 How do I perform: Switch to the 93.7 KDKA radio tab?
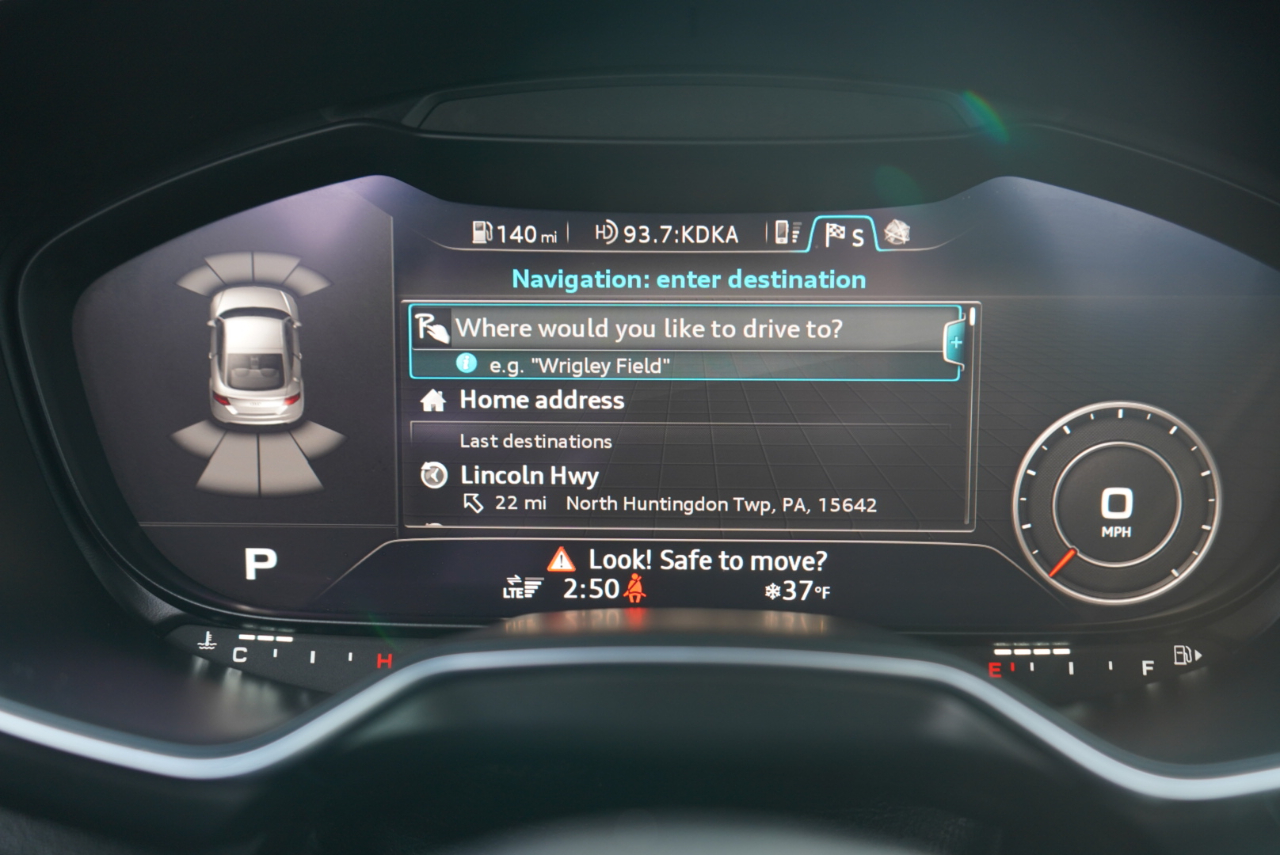(666, 234)
